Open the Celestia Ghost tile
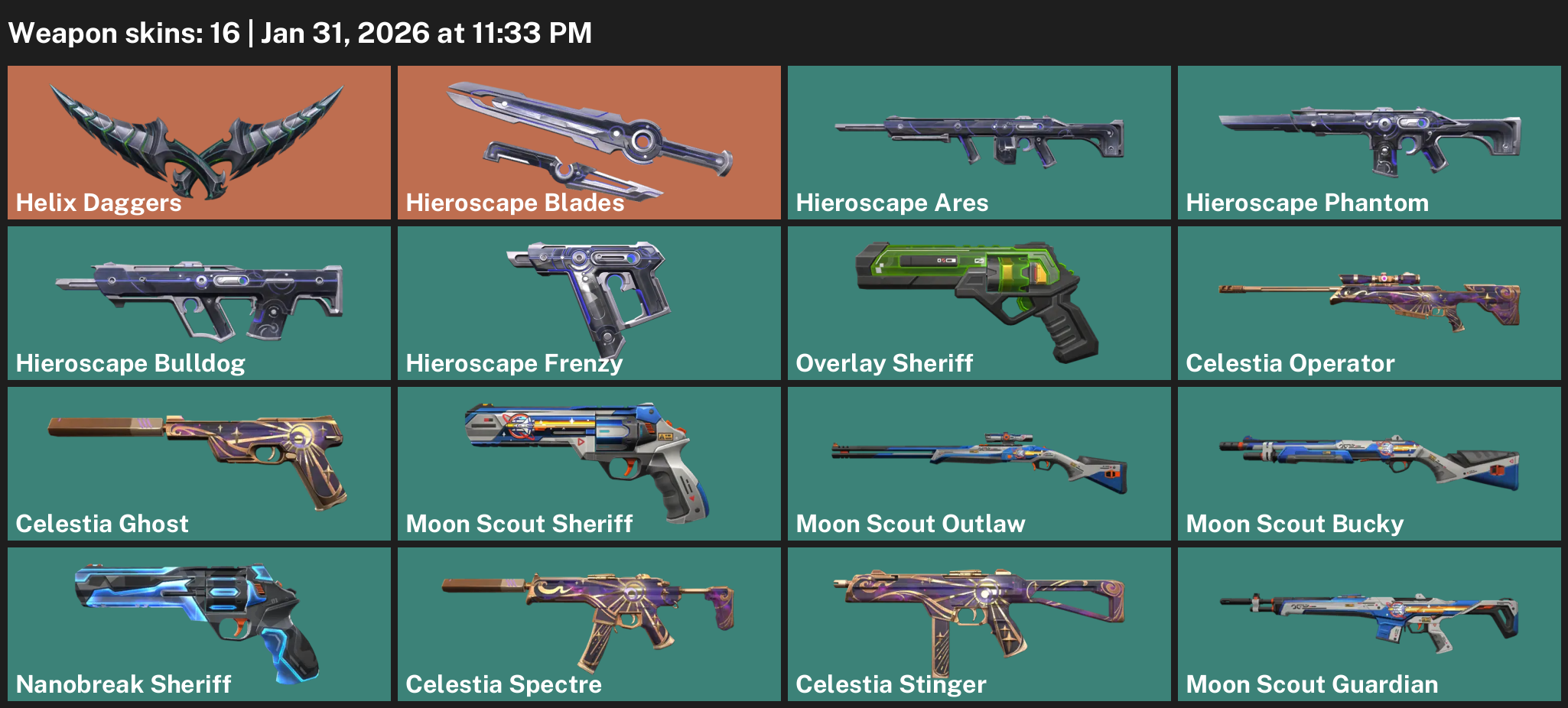Screen dimensions: 1568x708 tap(199, 463)
